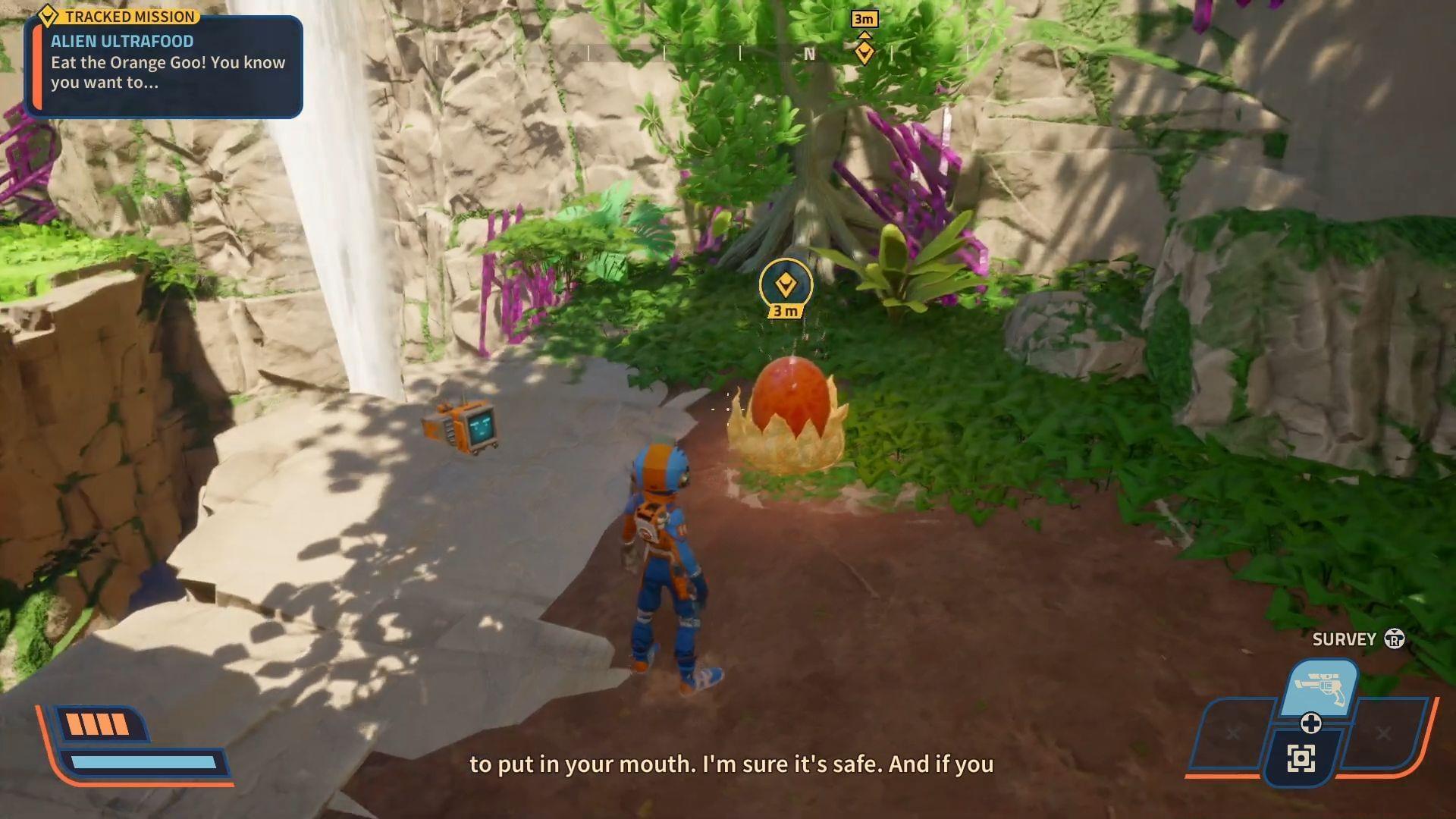This screenshot has width=1456, height=819.
Task: Click the objective waypoint marker showing 3 m
Action: point(786,286)
